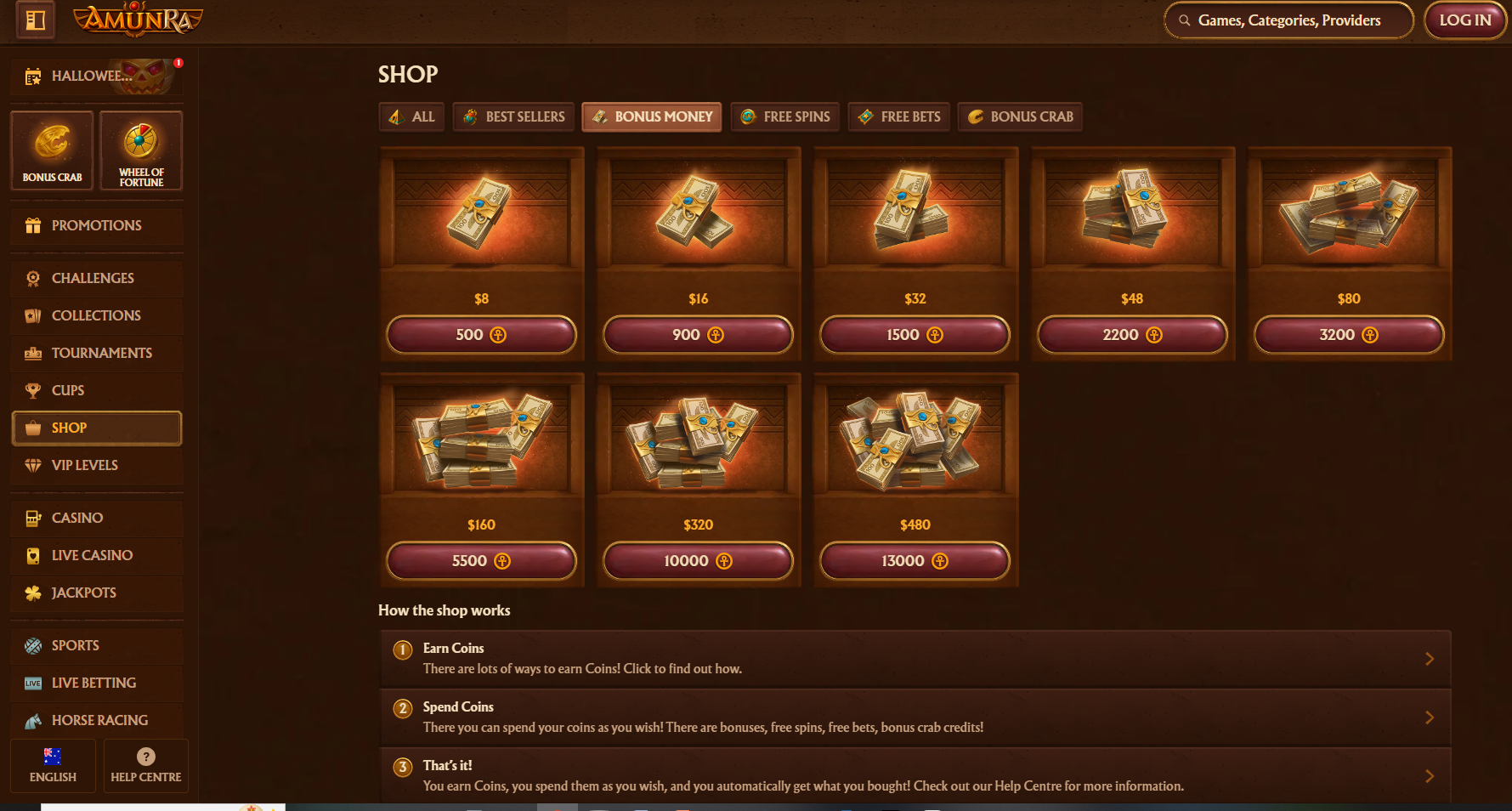Viewport: 1512px width, 811px height.
Task: Open the Wheel of Fortune tile
Action: point(141,150)
